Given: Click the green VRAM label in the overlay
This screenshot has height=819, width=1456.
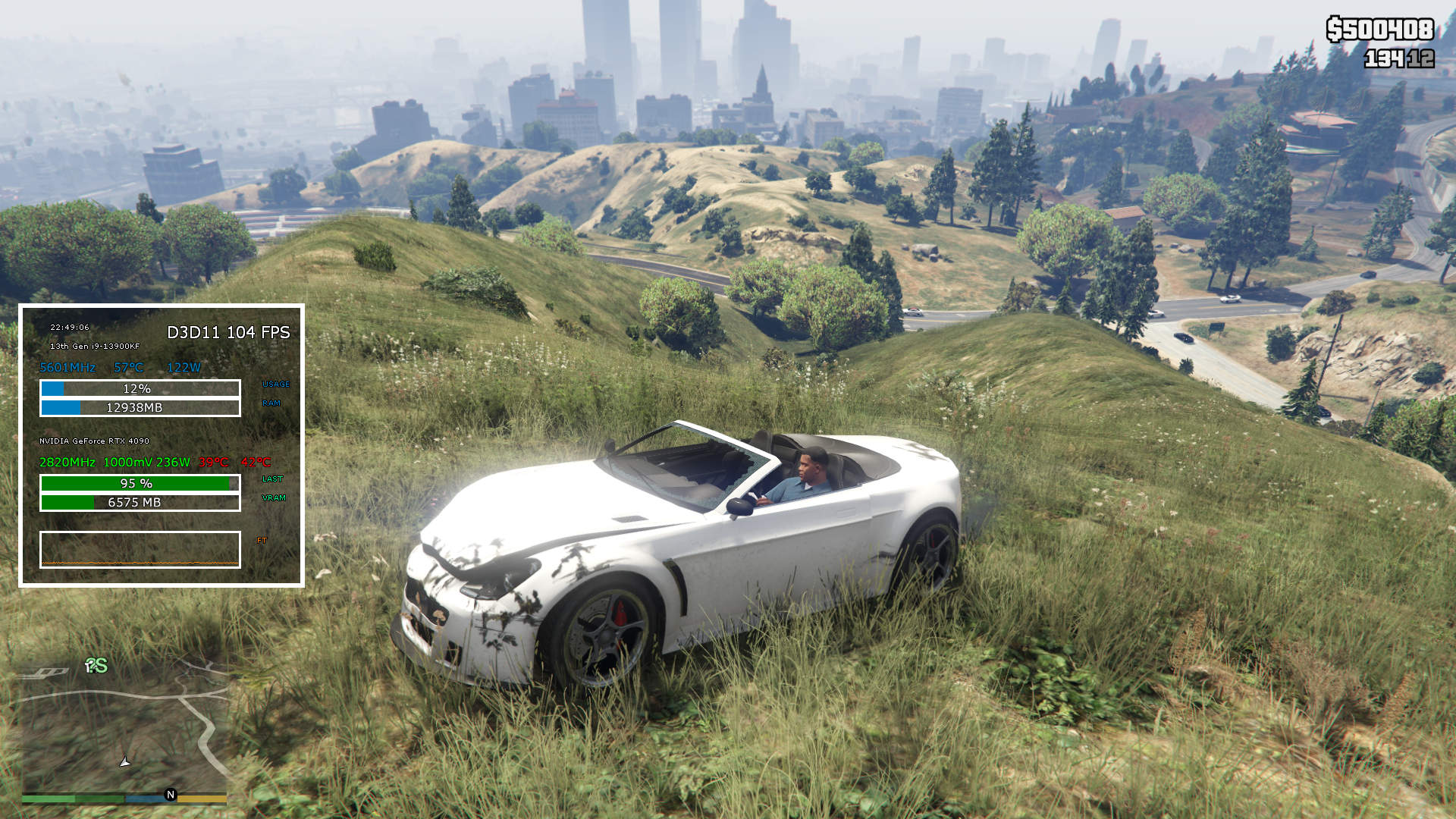Looking at the screenshot, I should 275,498.
